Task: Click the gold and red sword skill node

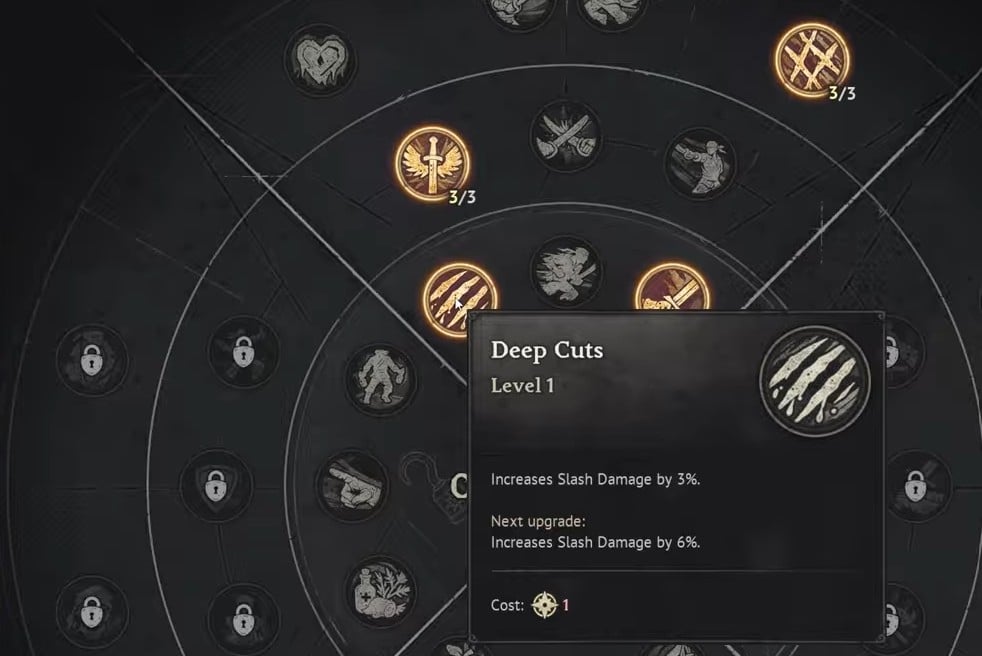Action: 672,293
